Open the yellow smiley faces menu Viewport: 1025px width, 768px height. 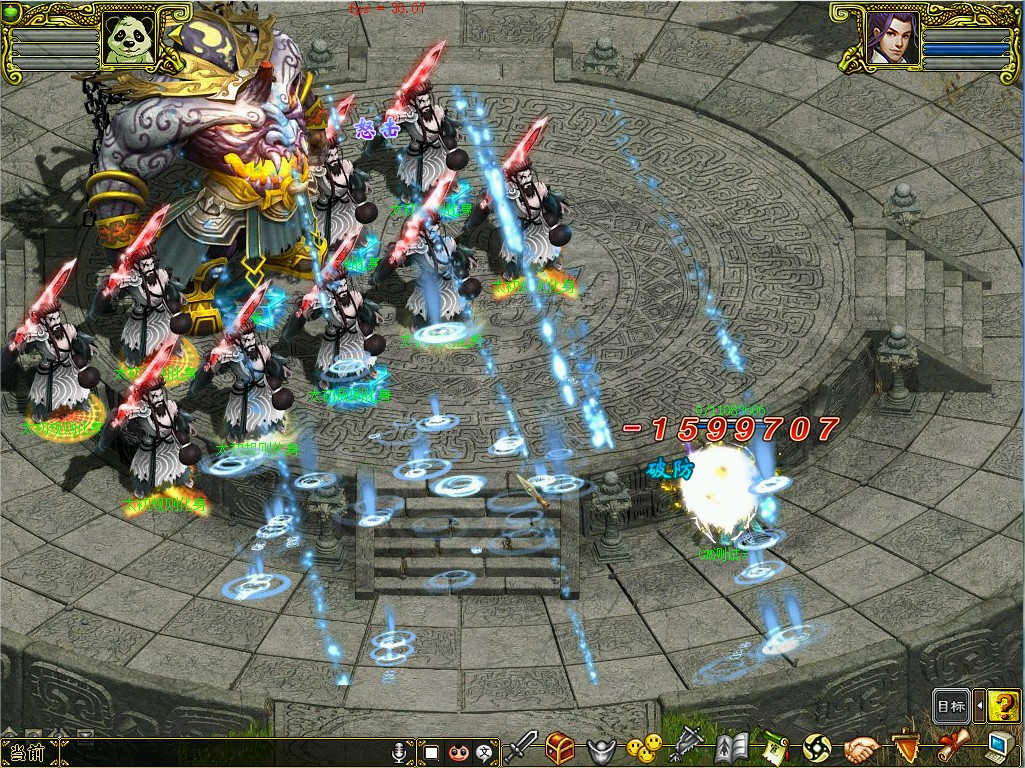click(644, 747)
